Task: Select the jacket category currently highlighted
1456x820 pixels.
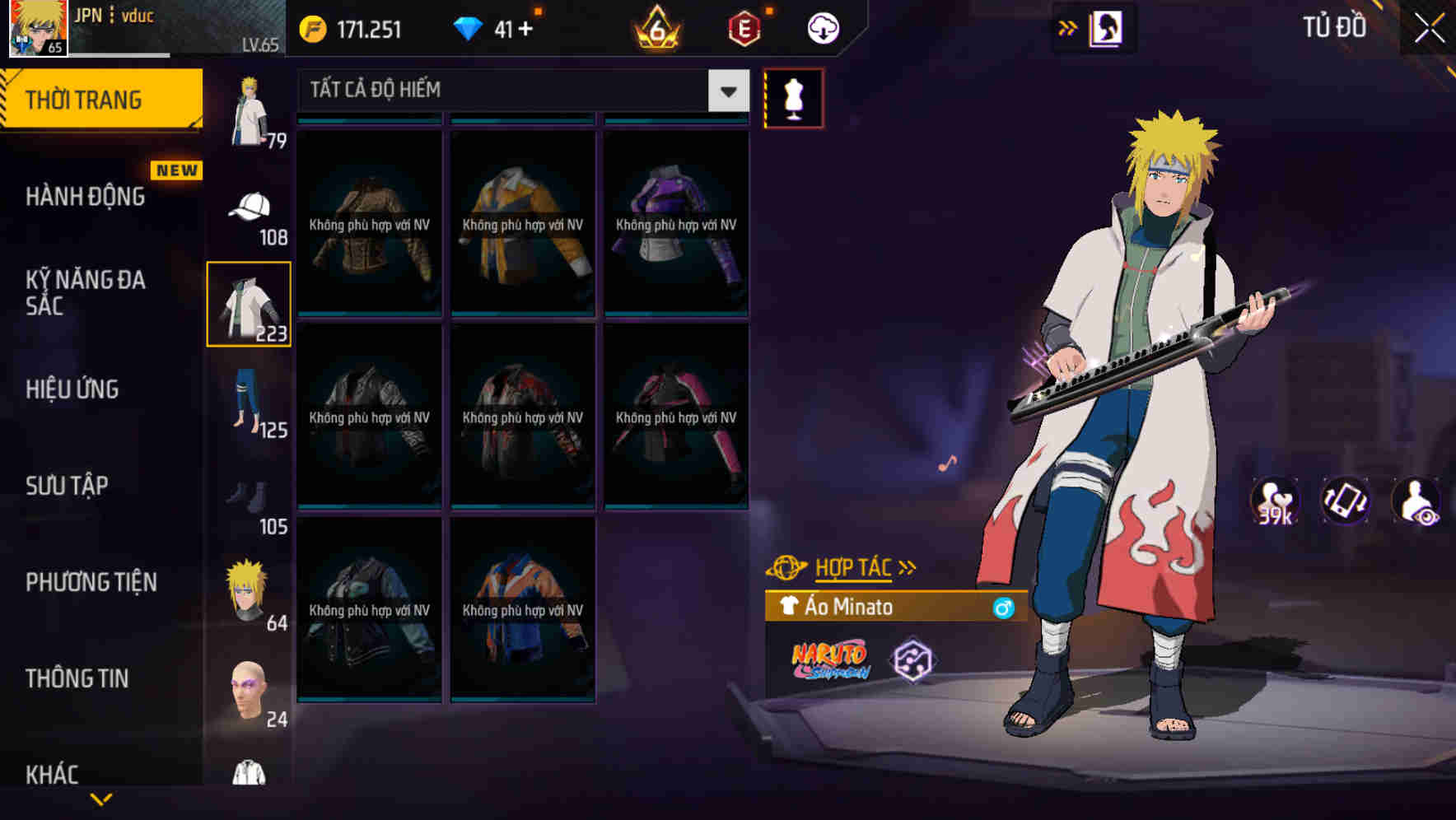Action: click(247, 303)
